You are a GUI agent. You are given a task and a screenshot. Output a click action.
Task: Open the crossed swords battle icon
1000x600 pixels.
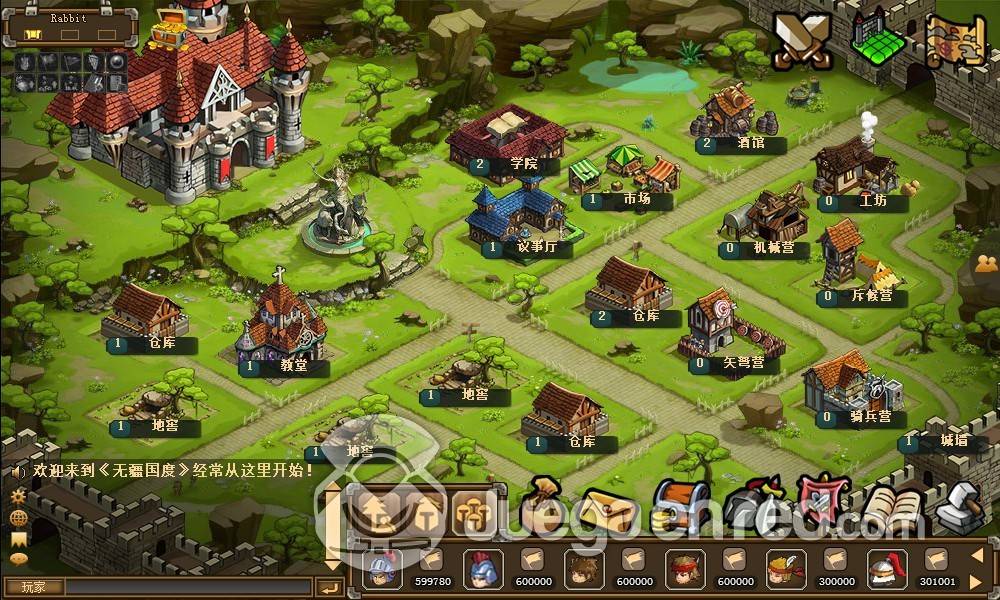pyautogui.click(x=802, y=42)
